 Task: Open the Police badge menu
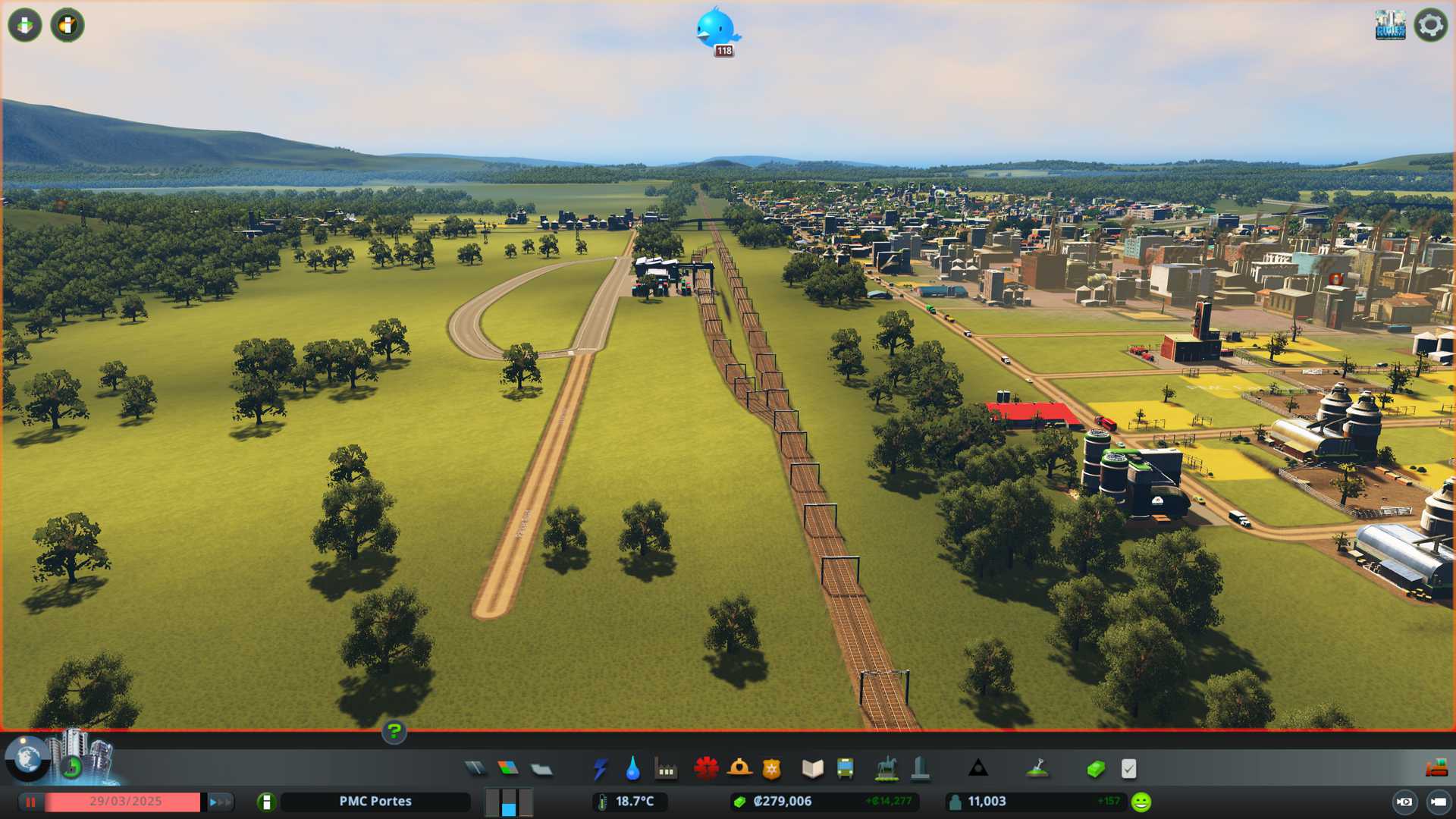pyautogui.click(x=771, y=769)
